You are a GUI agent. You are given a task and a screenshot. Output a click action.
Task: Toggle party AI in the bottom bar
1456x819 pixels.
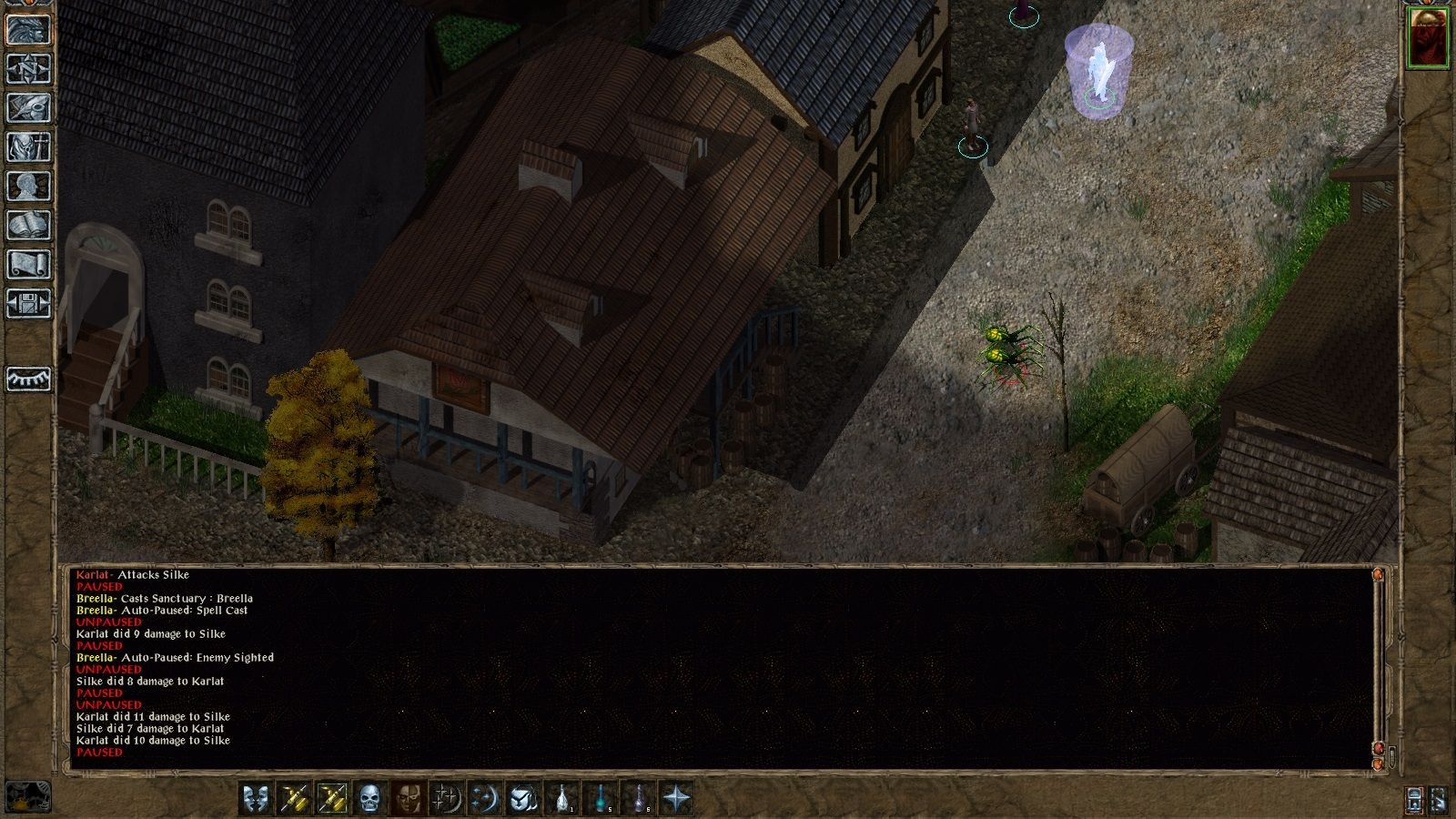point(1414,801)
